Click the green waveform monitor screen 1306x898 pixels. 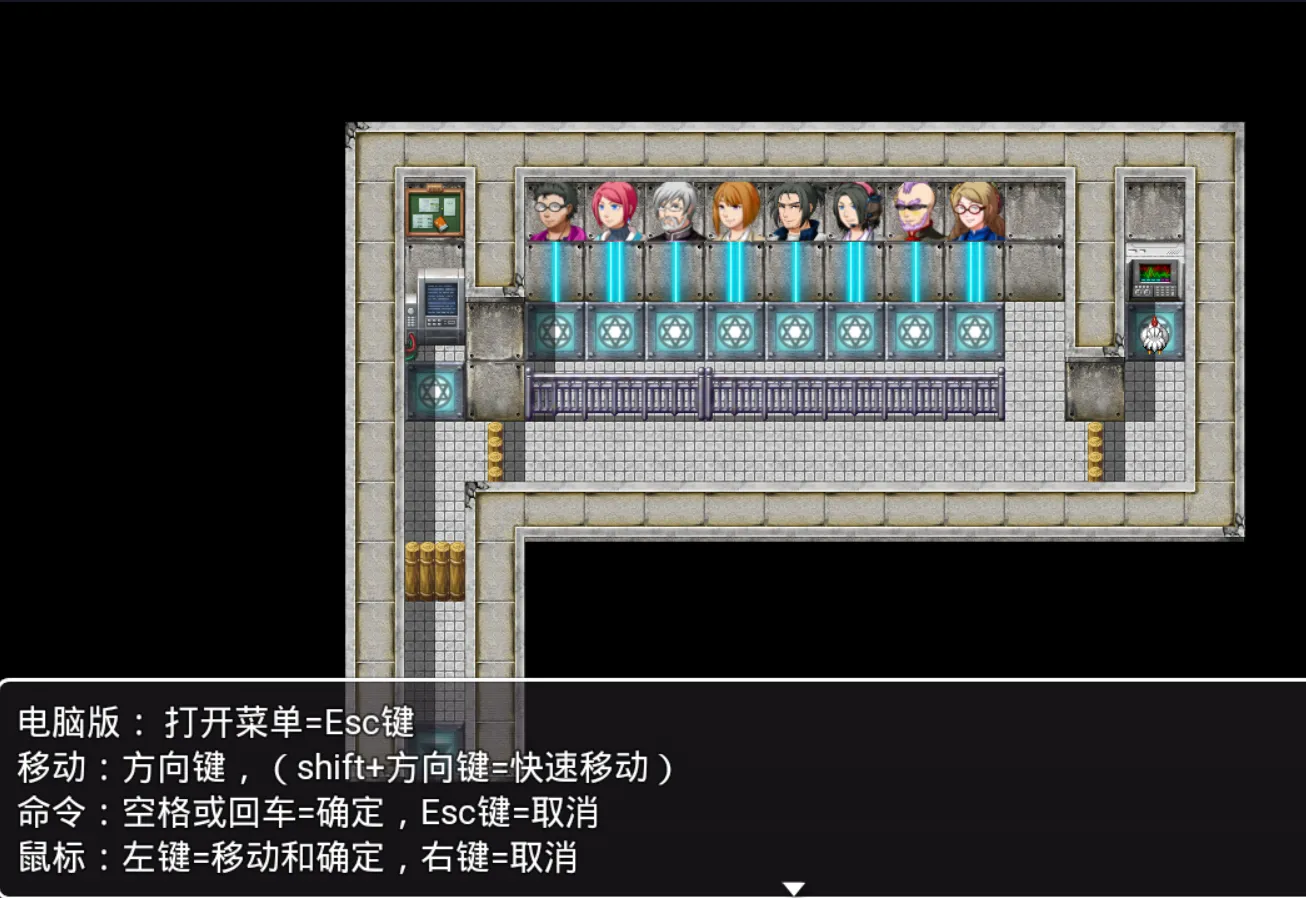point(1156,272)
